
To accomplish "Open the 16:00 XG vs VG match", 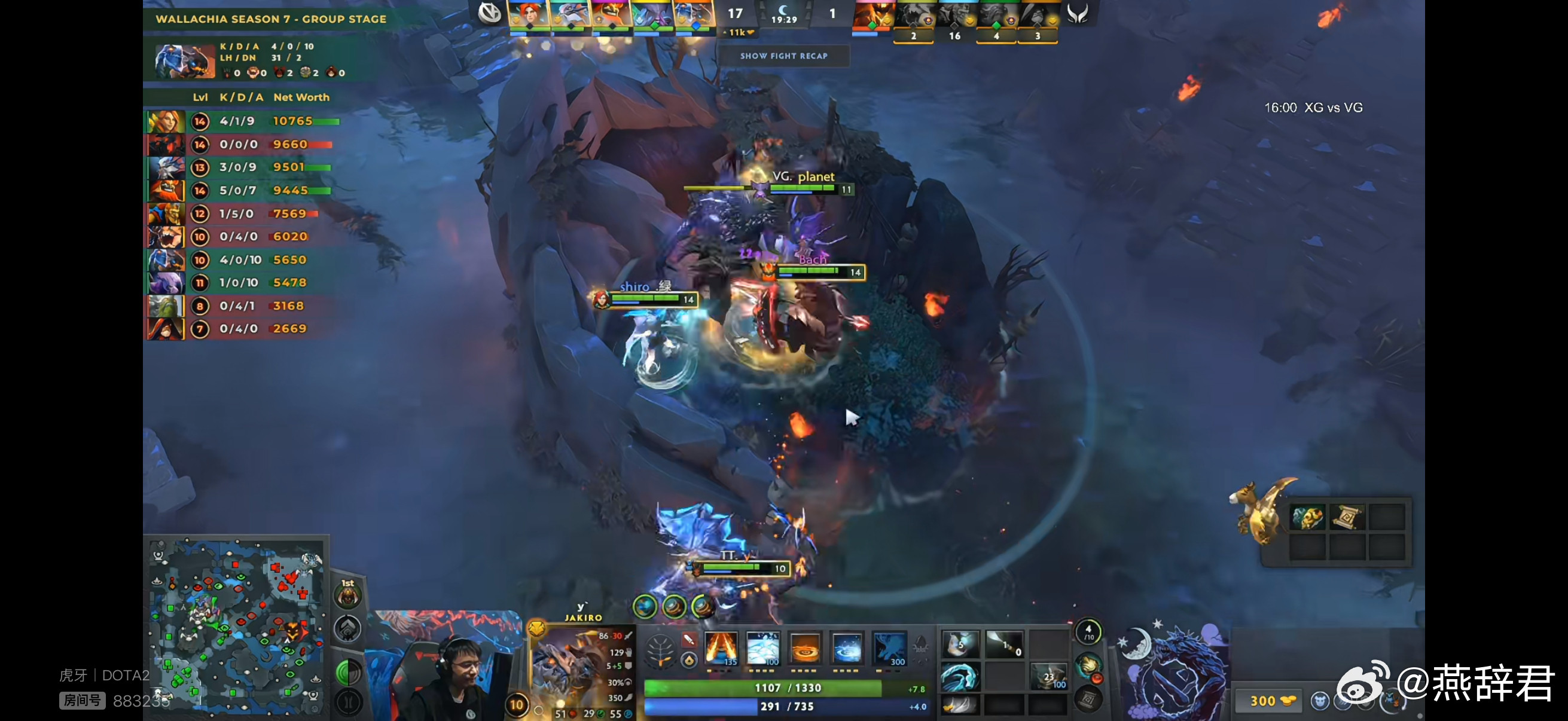I will click(1313, 107).
